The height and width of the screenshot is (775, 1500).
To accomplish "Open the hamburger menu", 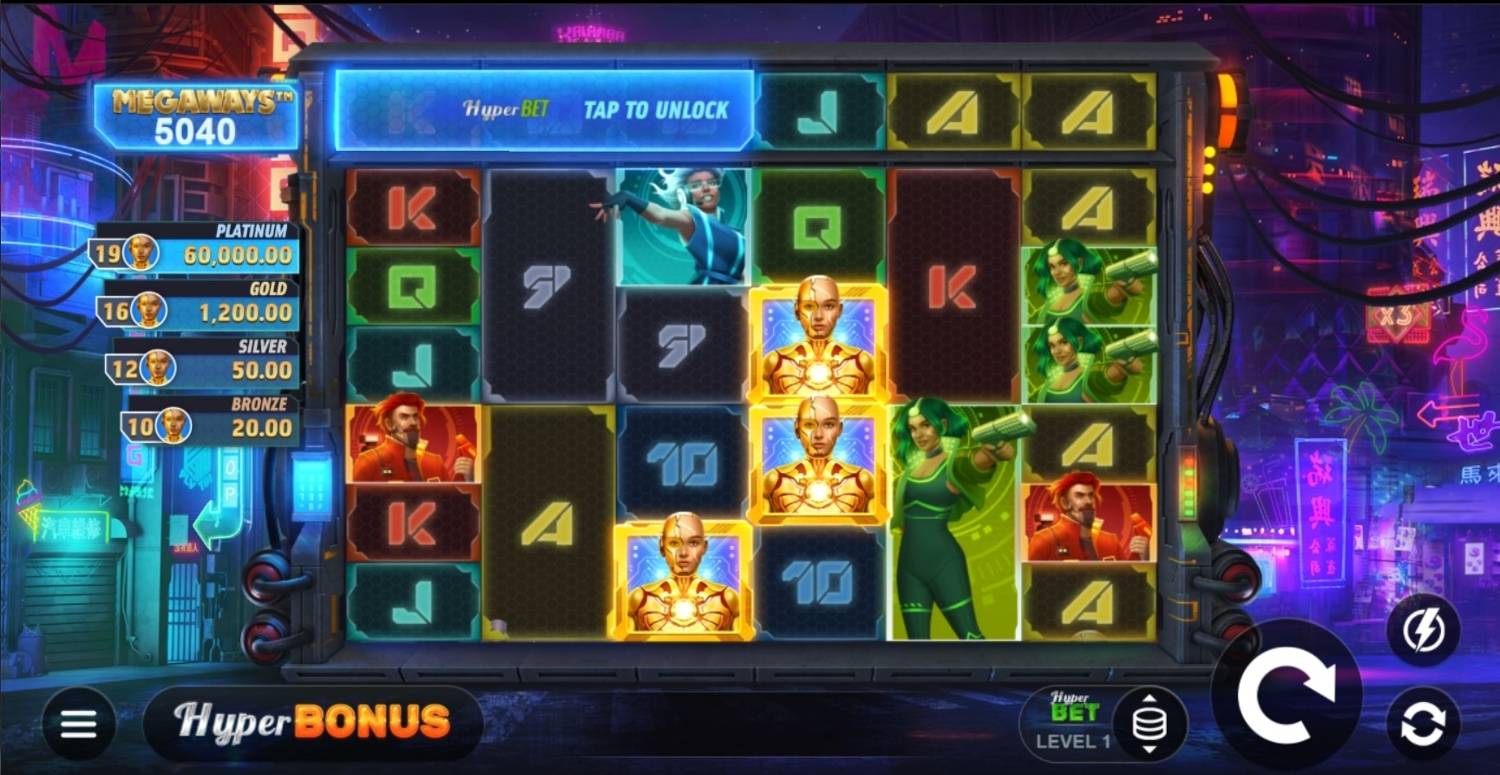I will pyautogui.click(x=78, y=723).
